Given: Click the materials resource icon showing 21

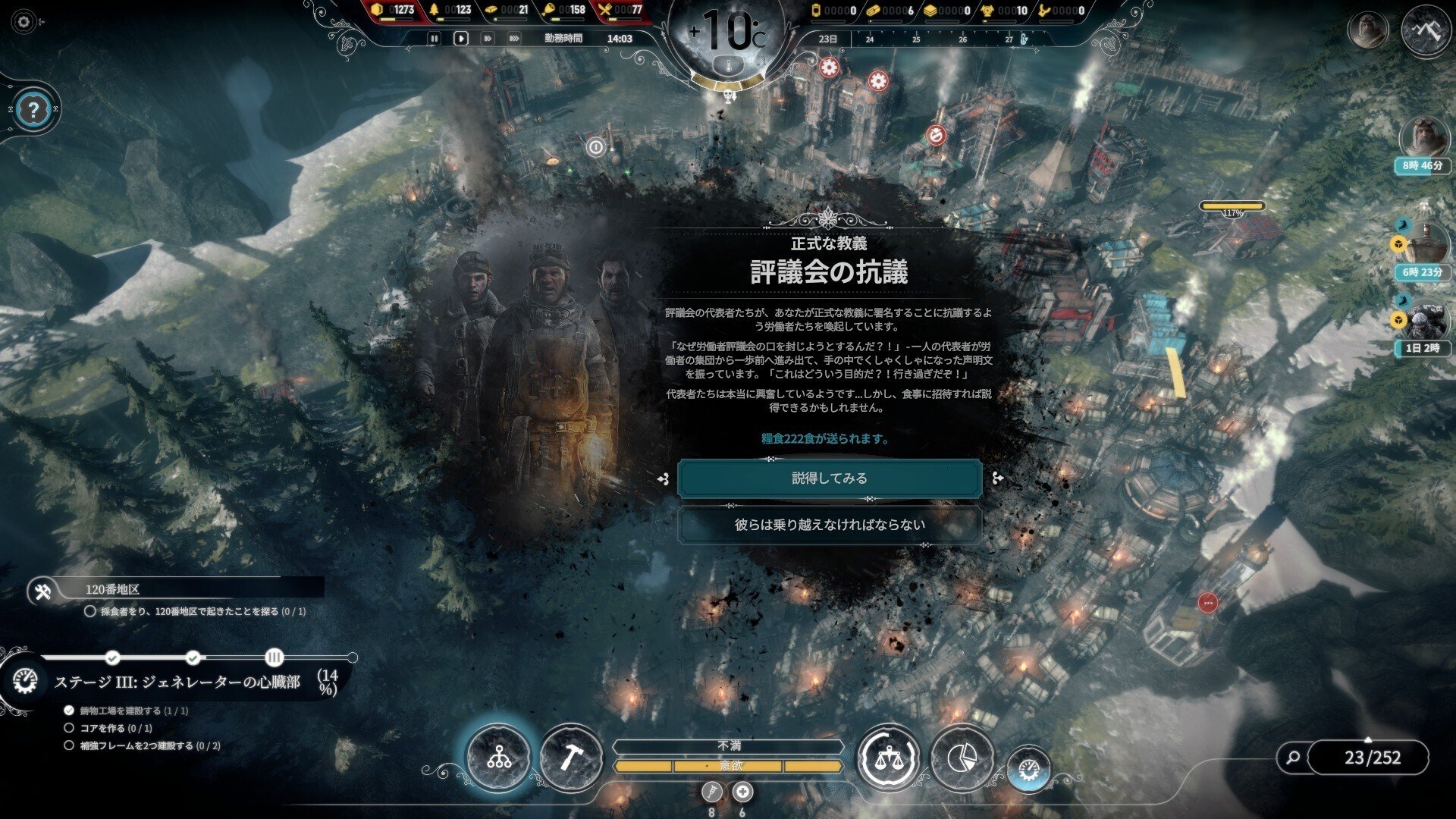Looking at the screenshot, I should click(x=493, y=11).
